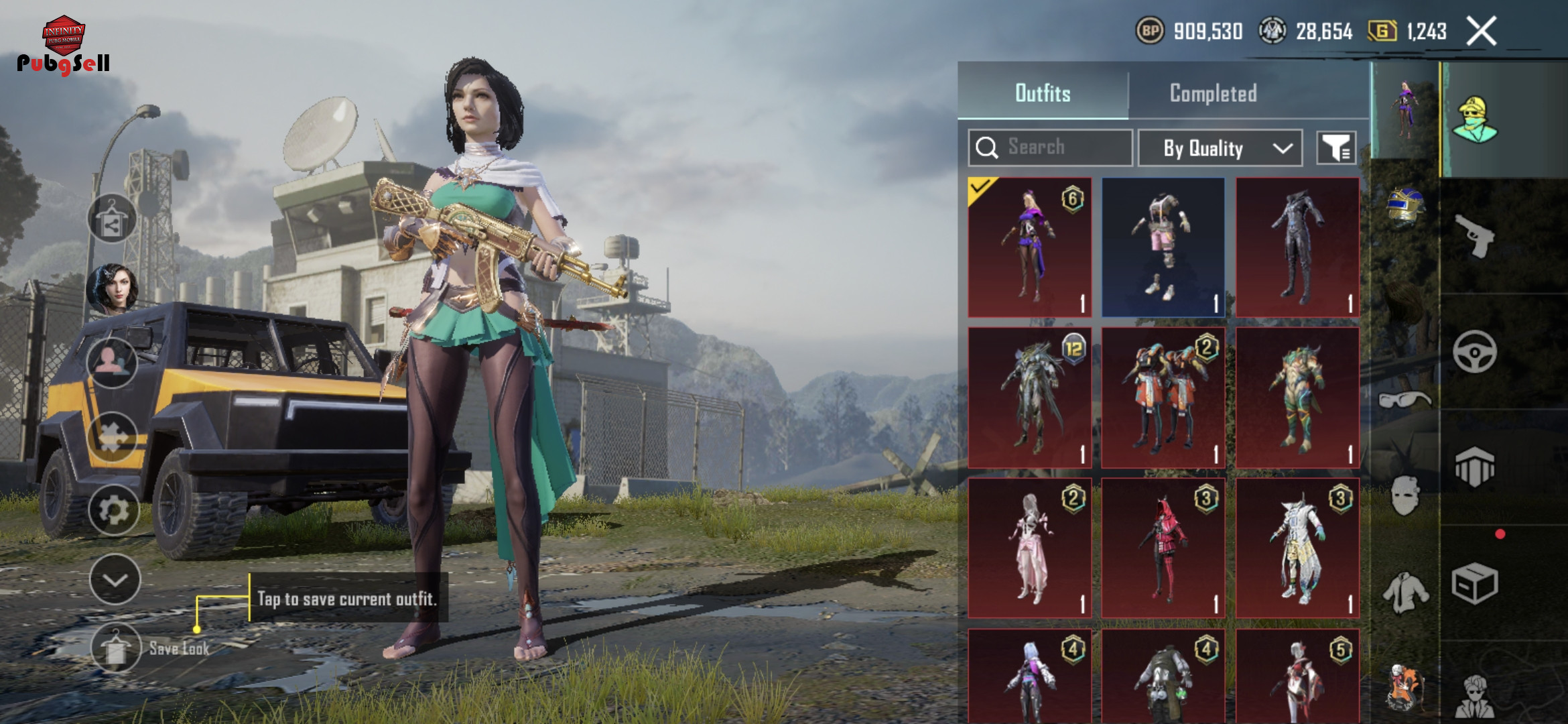Open the share icon on the left
Image resolution: width=1568 pixels, height=724 pixels.
(112, 220)
